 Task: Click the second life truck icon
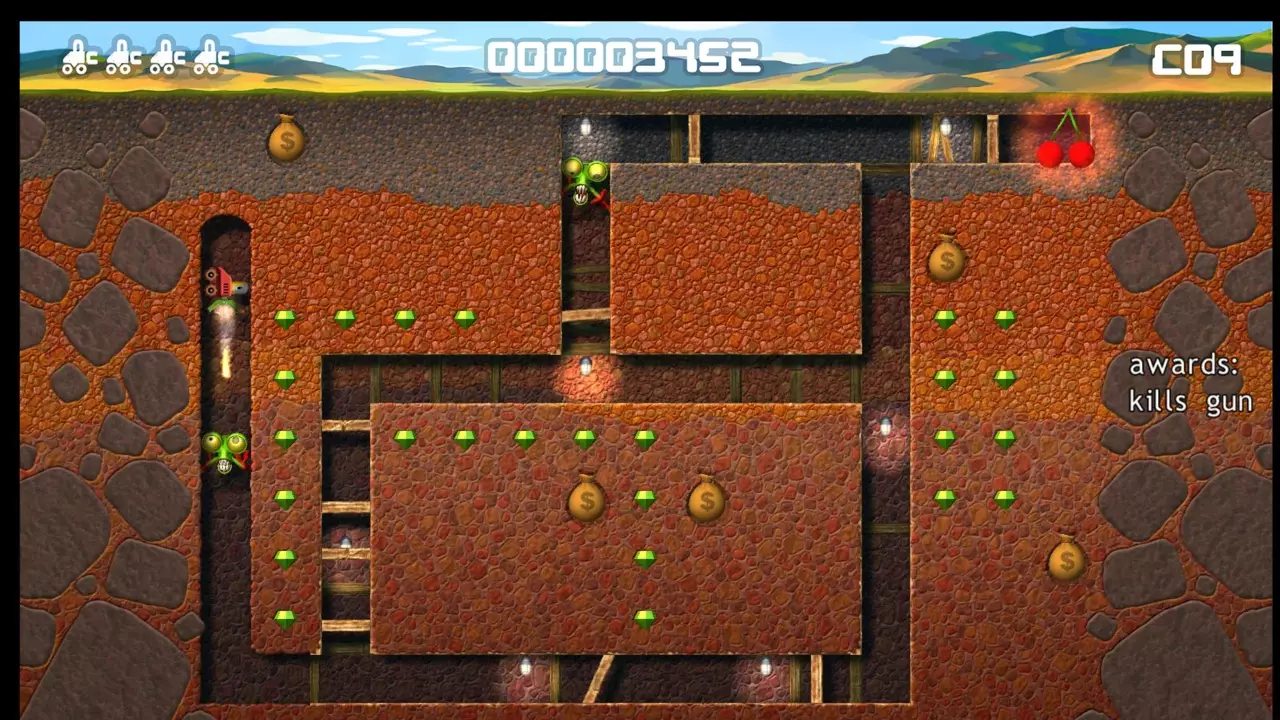click(120, 57)
